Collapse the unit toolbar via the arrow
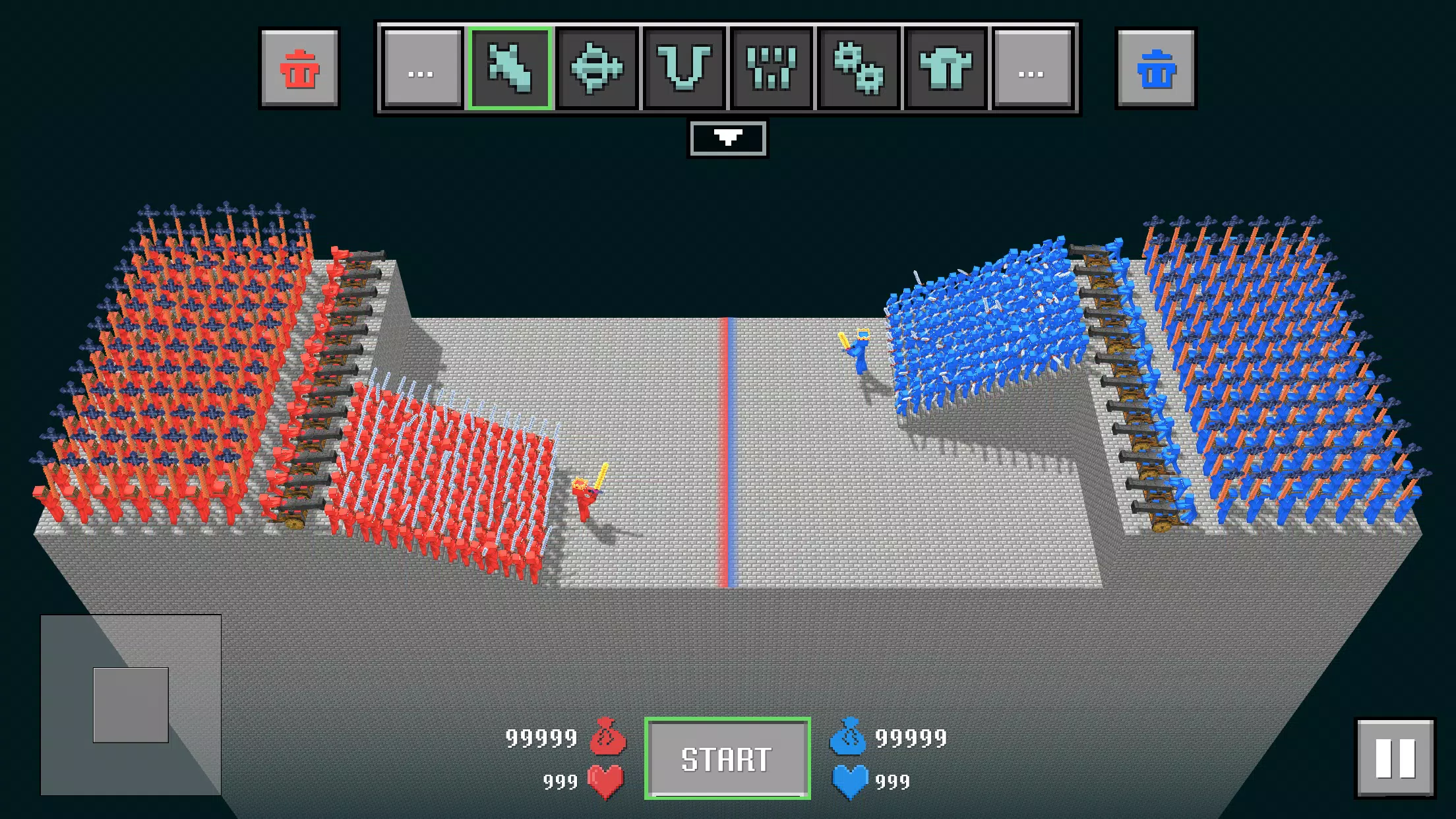Image resolution: width=1456 pixels, height=819 pixels. click(x=728, y=138)
